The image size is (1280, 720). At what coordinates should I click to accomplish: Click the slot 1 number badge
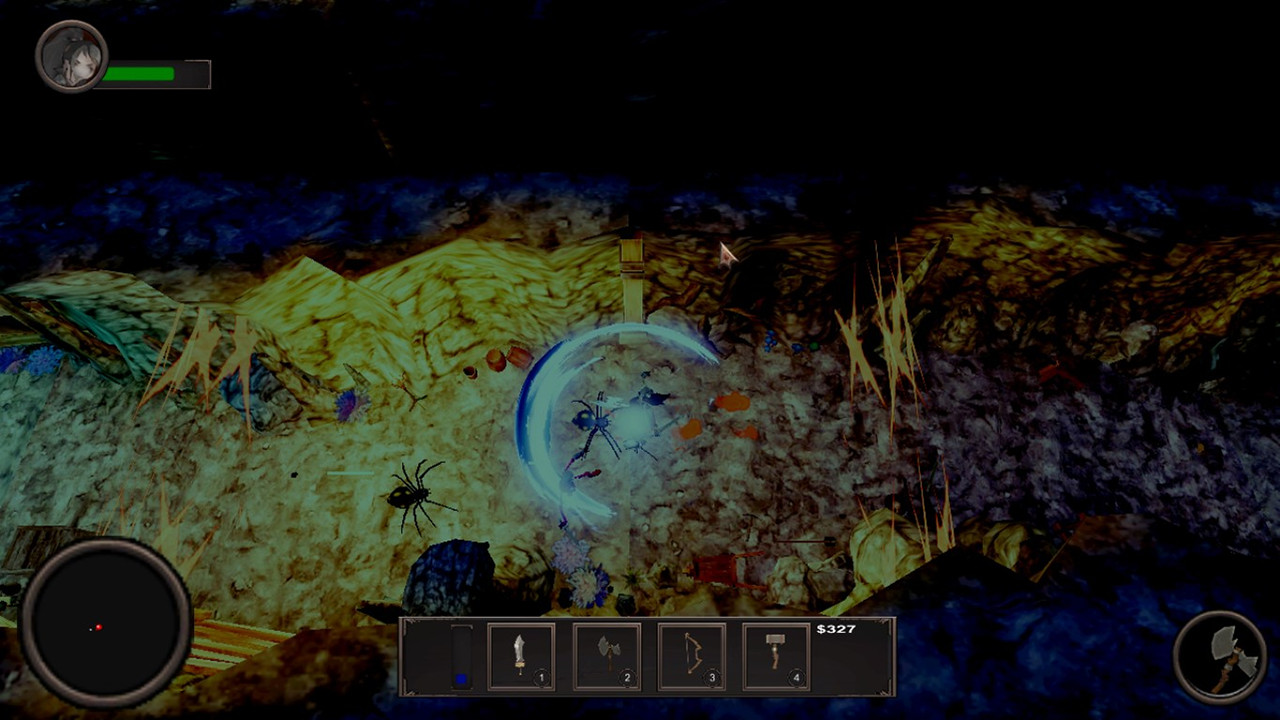click(x=541, y=677)
